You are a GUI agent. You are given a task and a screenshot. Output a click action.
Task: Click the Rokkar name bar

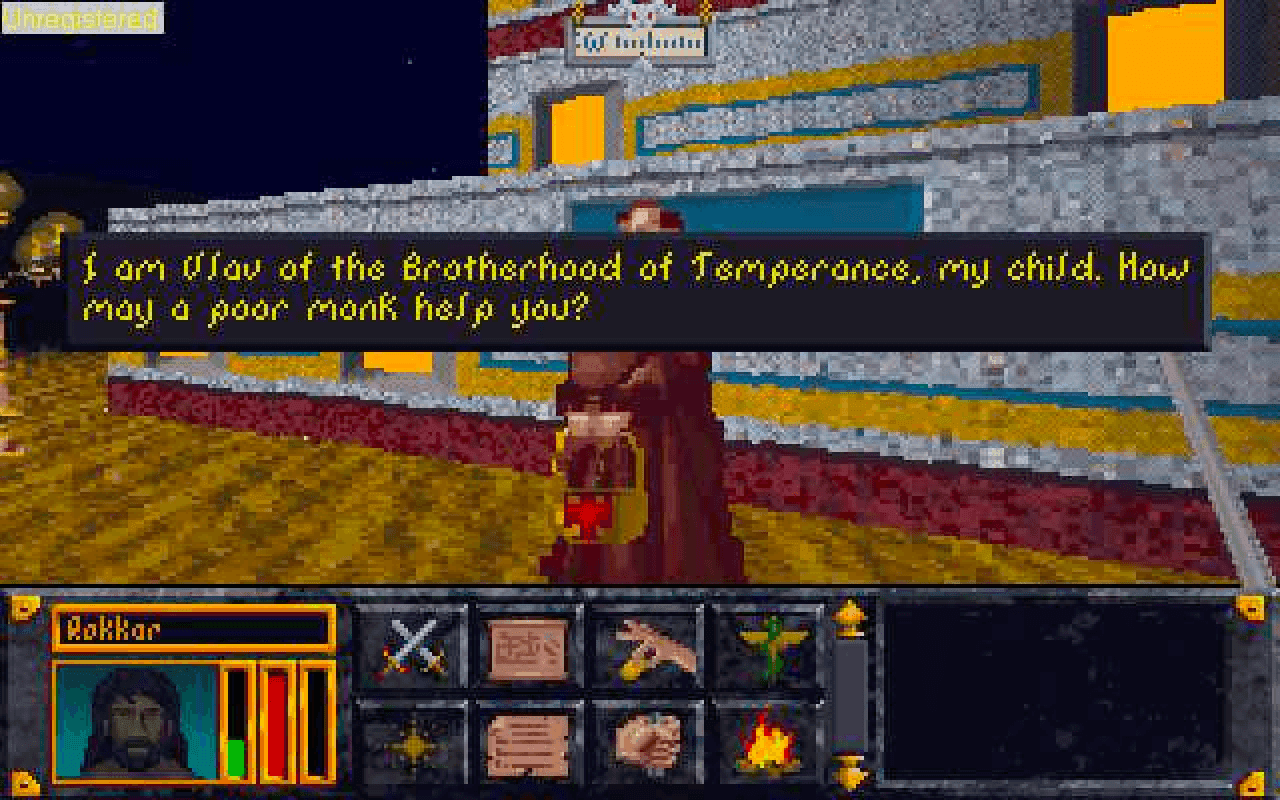195,630
